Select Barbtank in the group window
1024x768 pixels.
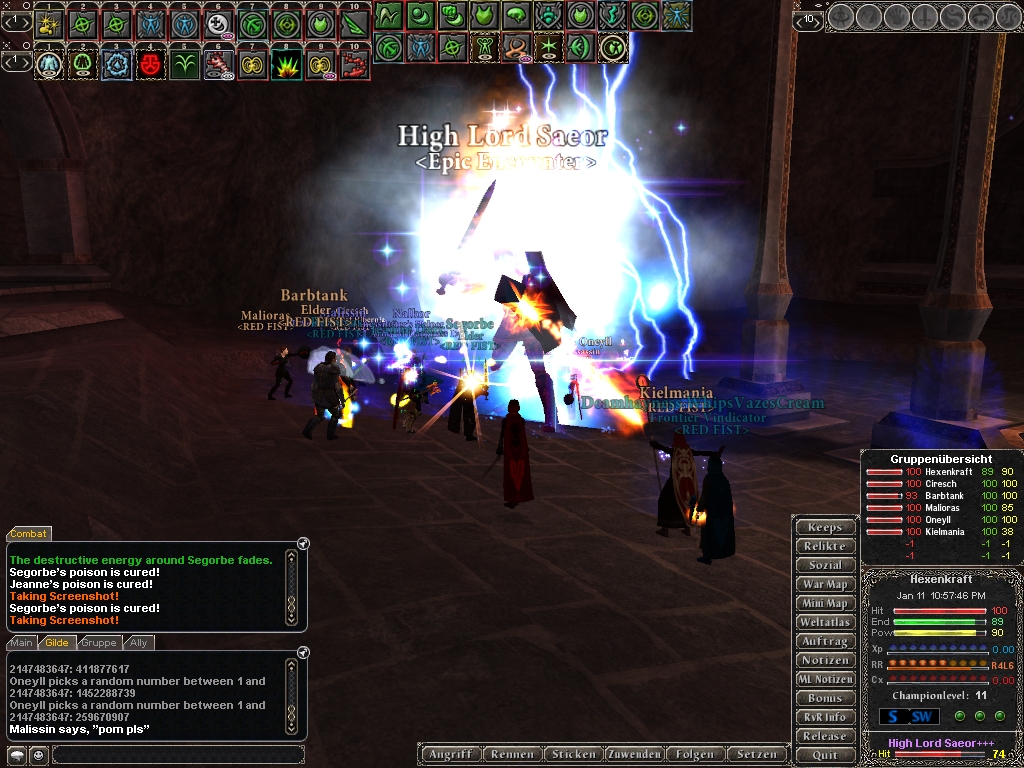tap(943, 496)
